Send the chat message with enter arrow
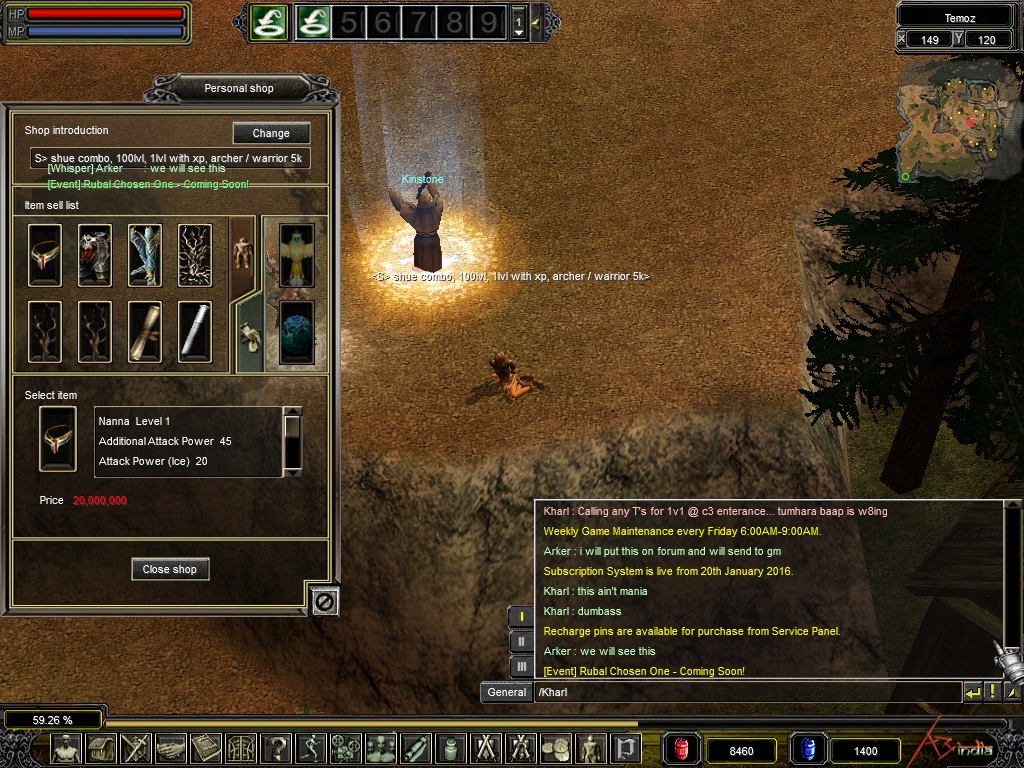The height and width of the screenshot is (768, 1024). coord(972,692)
